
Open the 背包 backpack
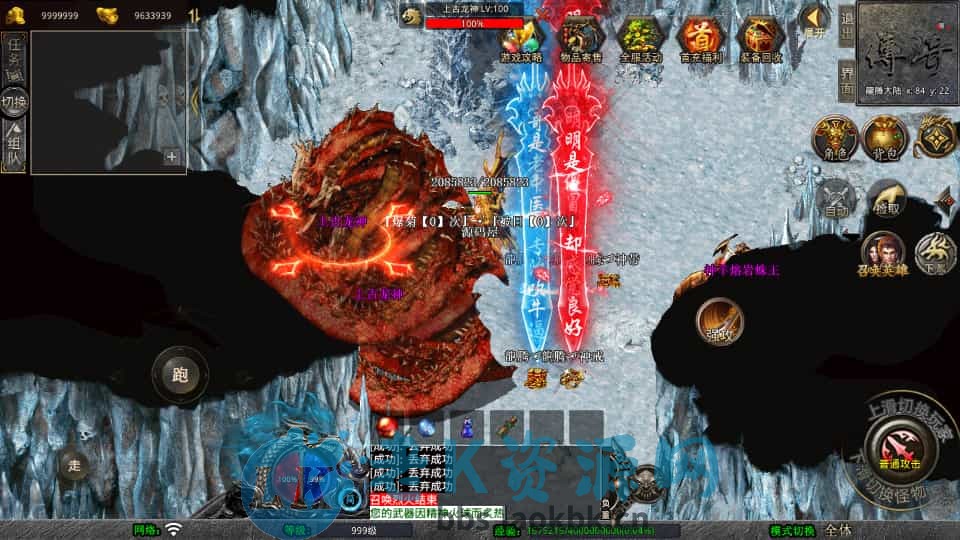[x=884, y=138]
